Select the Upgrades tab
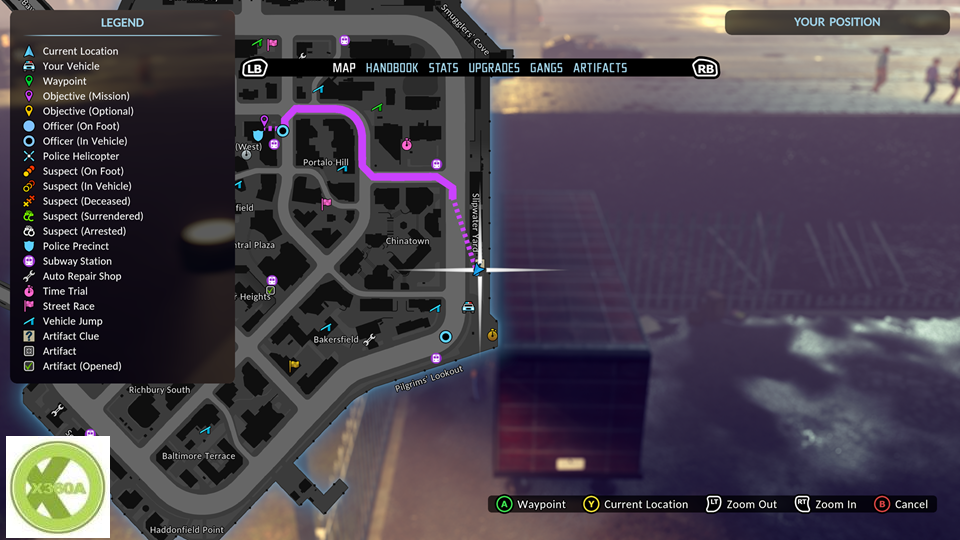The height and width of the screenshot is (540, 960). click(x=494, y=68)
